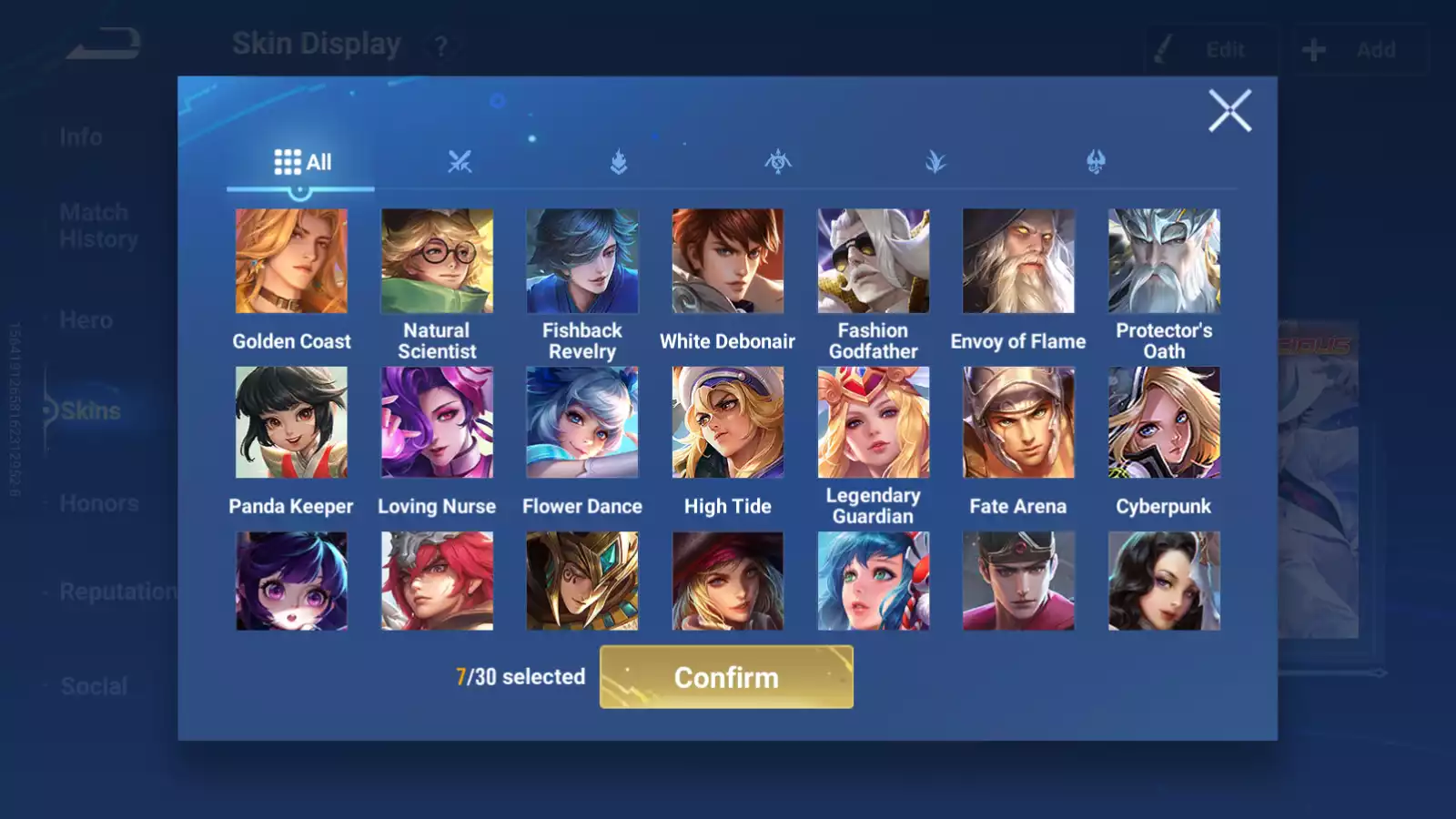
Task: Pick the Protector's Oath skin
Action: tap(1164, 261)
